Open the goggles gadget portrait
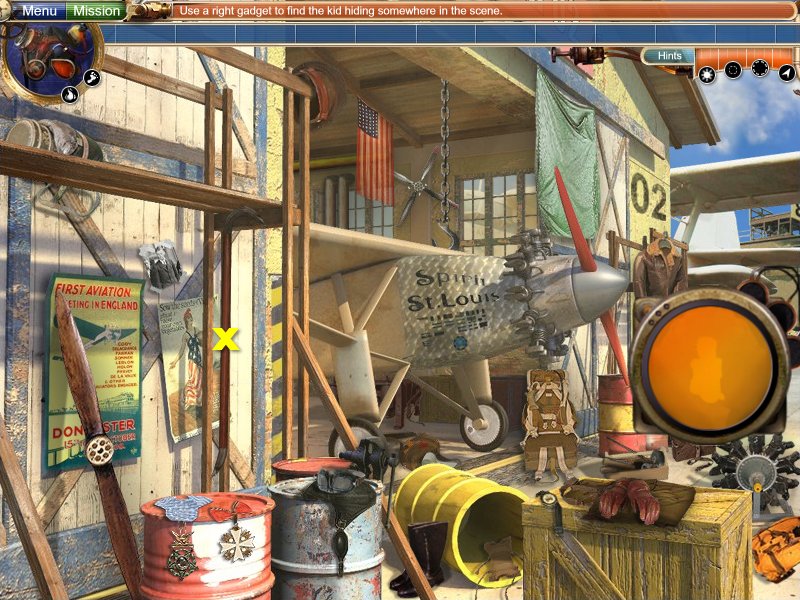The height and width of the screenshot is (600, 800). [50, 58]
